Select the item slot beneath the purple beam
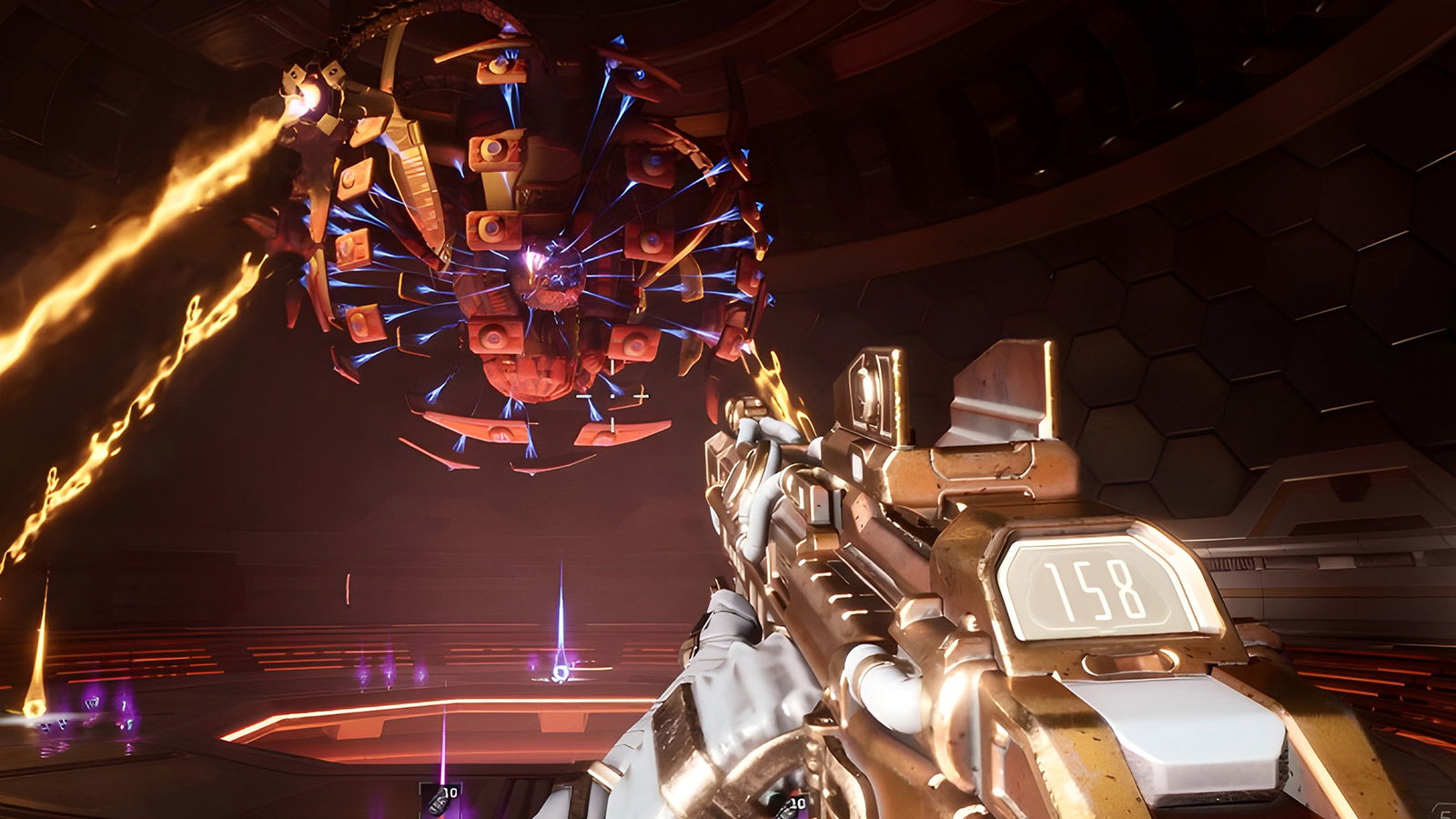 [440, 801]
